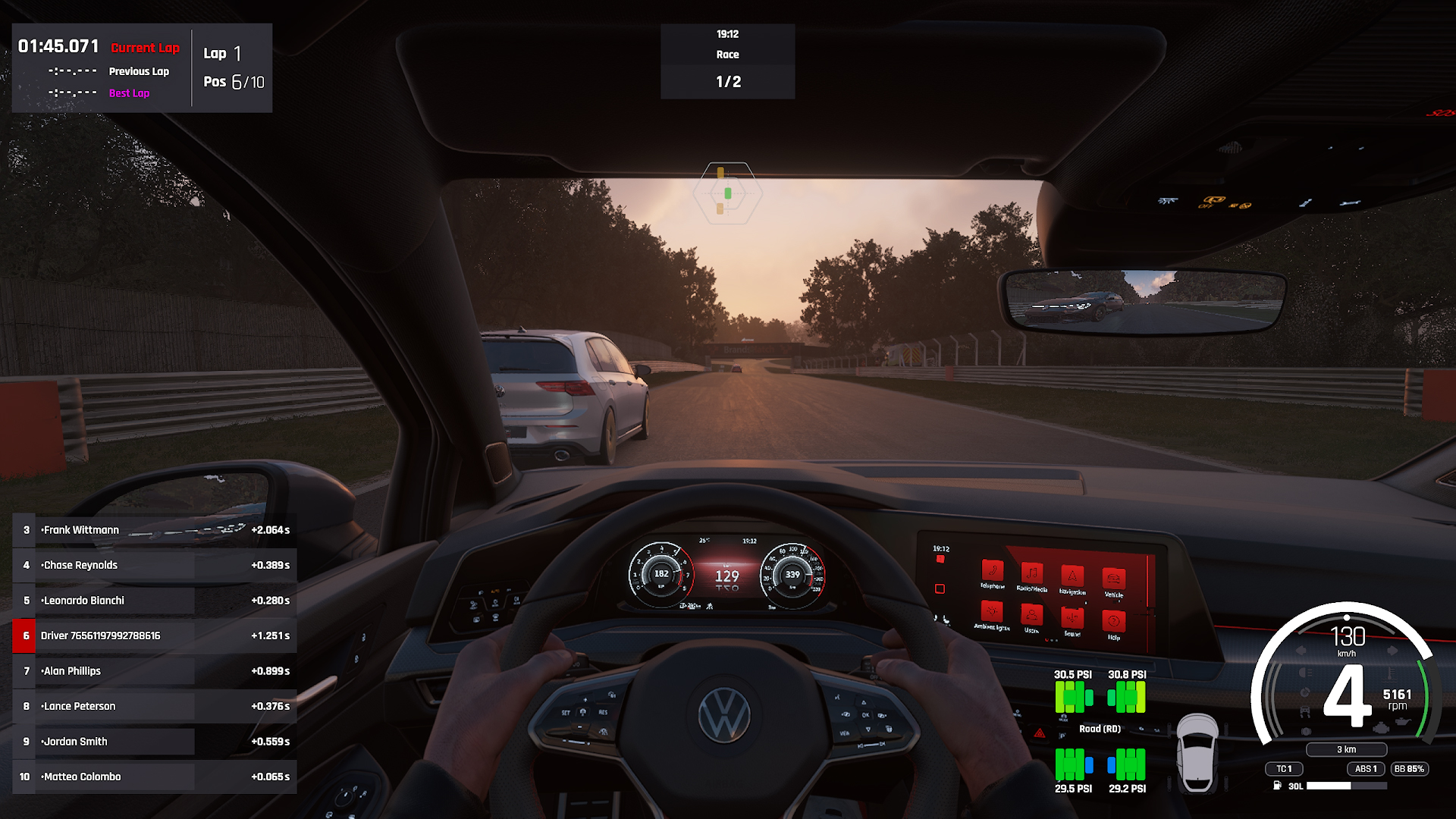Viewport: 1456px width, 819px height.
Task: Click the white car damage status icon
Action: pos(1197,752)
